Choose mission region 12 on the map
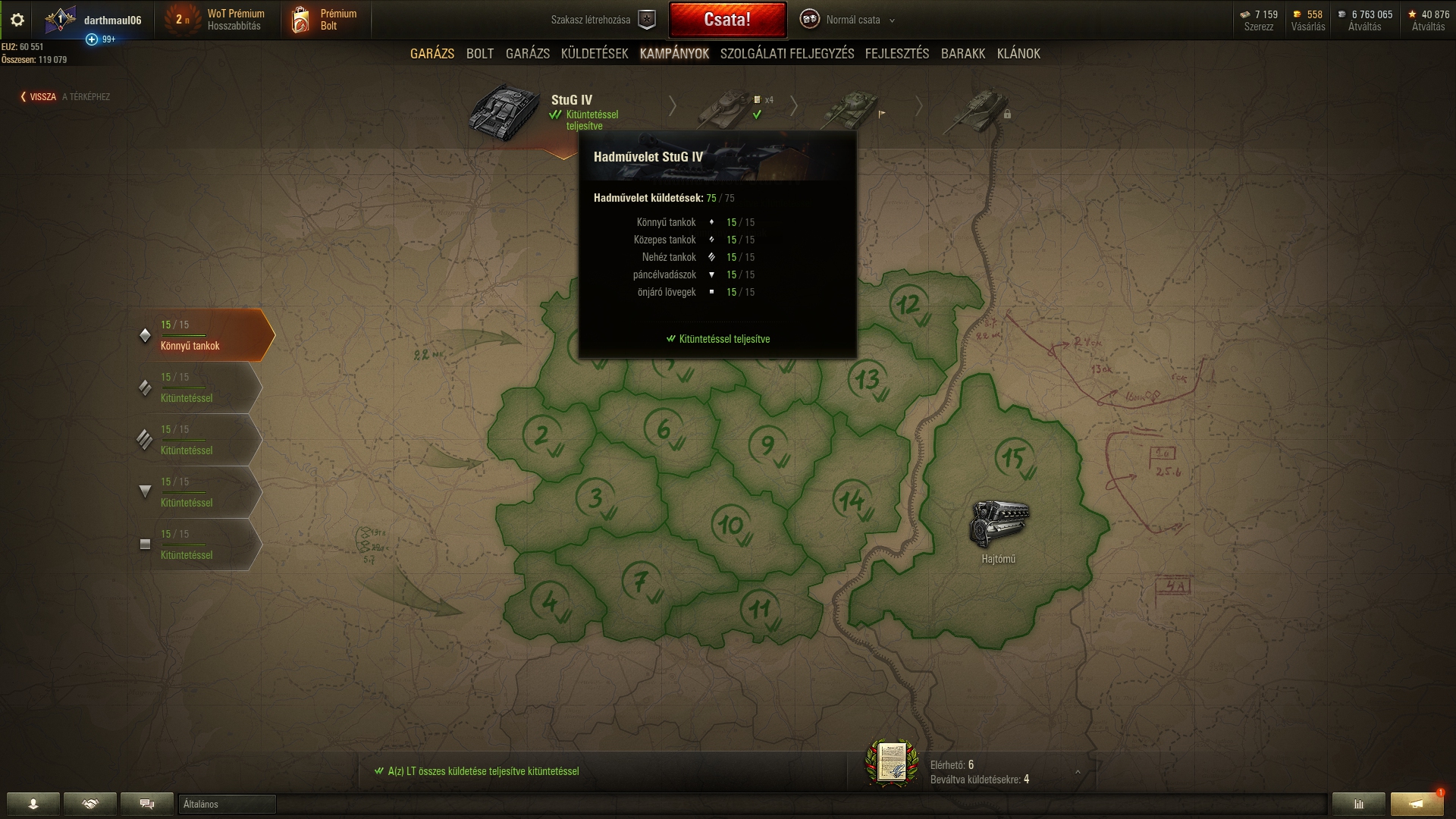 908,305
